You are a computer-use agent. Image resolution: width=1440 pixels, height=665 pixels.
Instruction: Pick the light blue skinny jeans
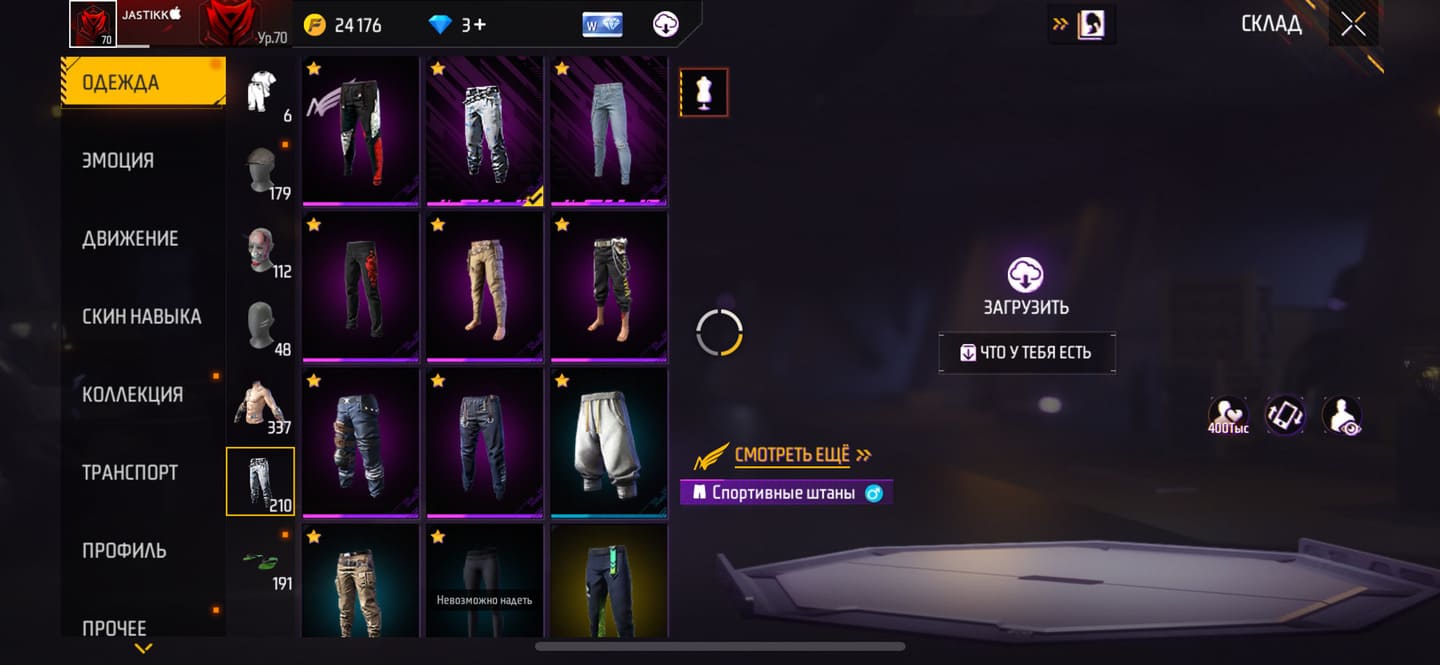608,130
